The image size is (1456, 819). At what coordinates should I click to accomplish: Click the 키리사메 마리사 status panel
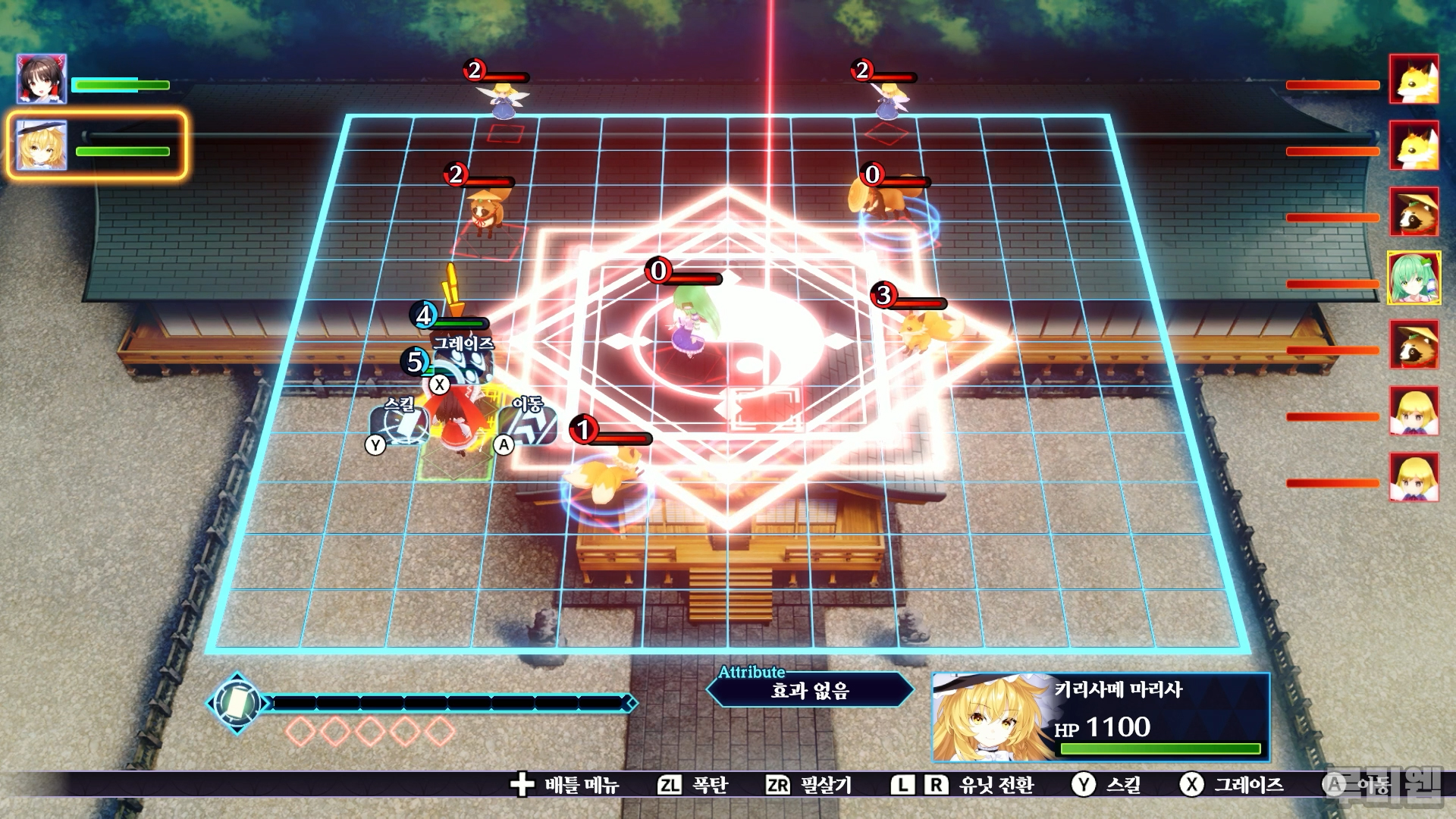click(1100, 717)
